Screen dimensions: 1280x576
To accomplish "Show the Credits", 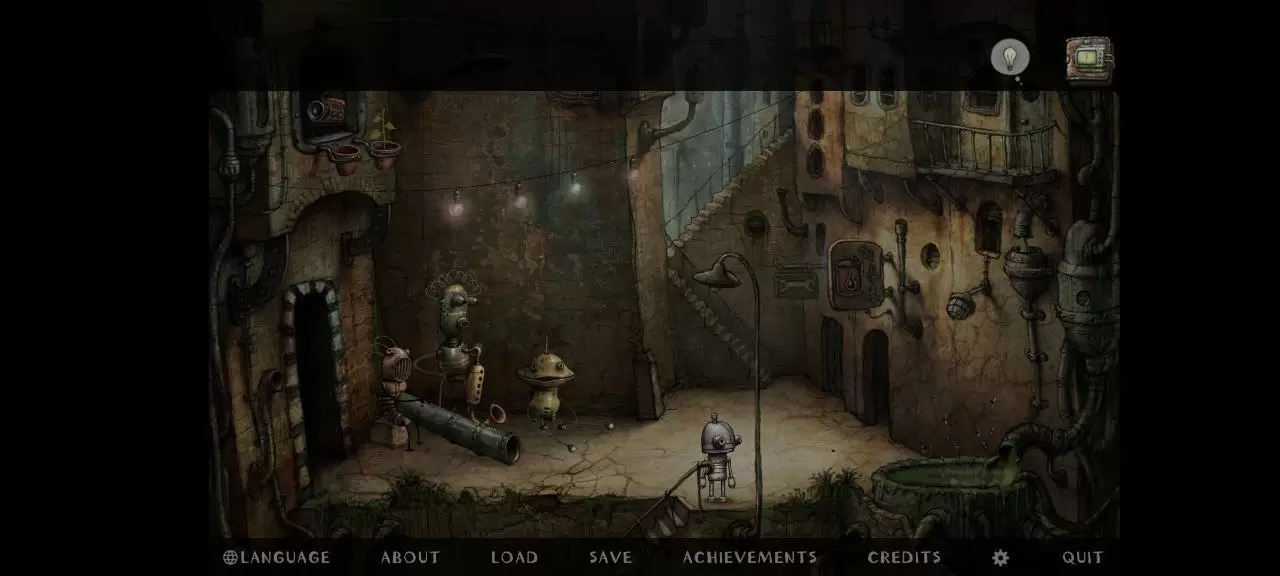I will tap(904, 558).
